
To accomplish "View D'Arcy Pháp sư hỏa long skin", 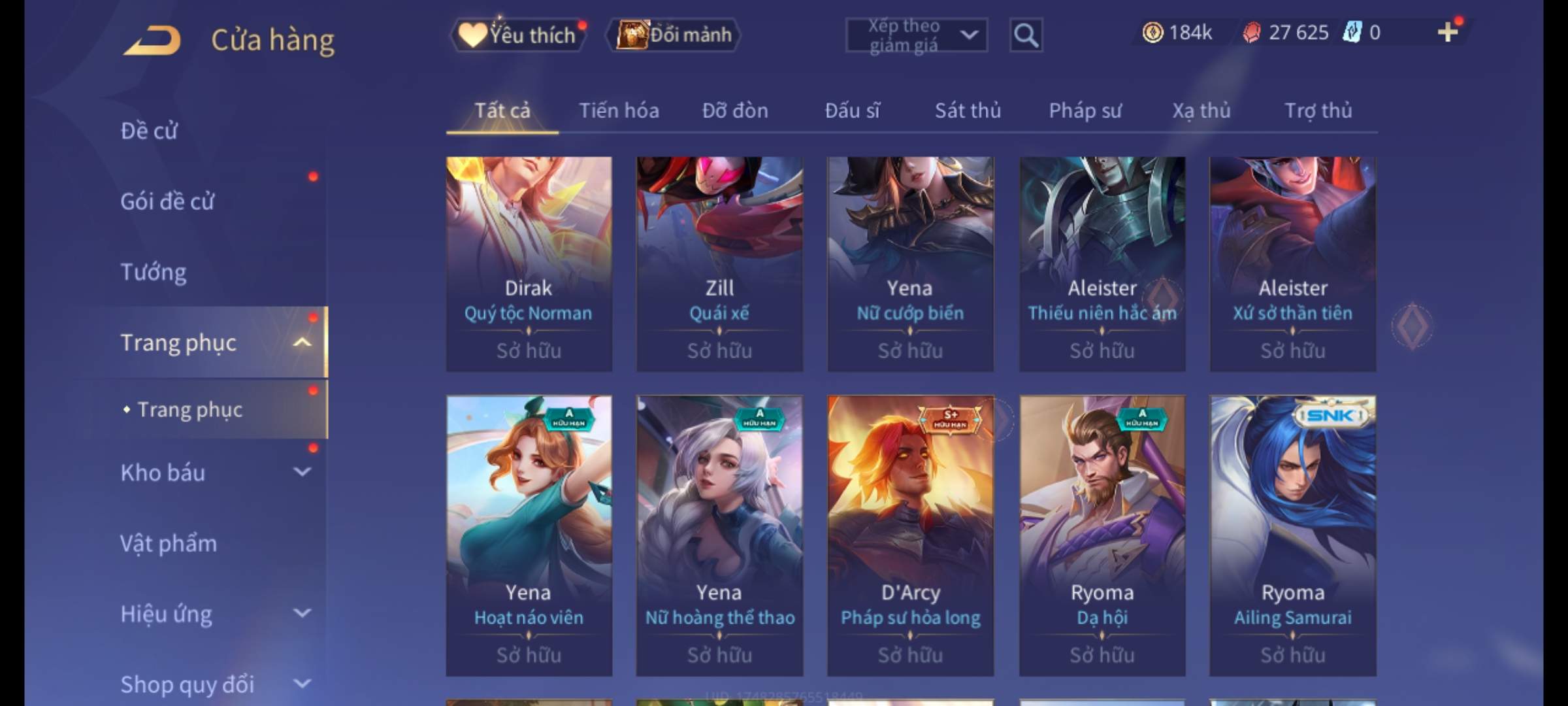I will [910, 535].
